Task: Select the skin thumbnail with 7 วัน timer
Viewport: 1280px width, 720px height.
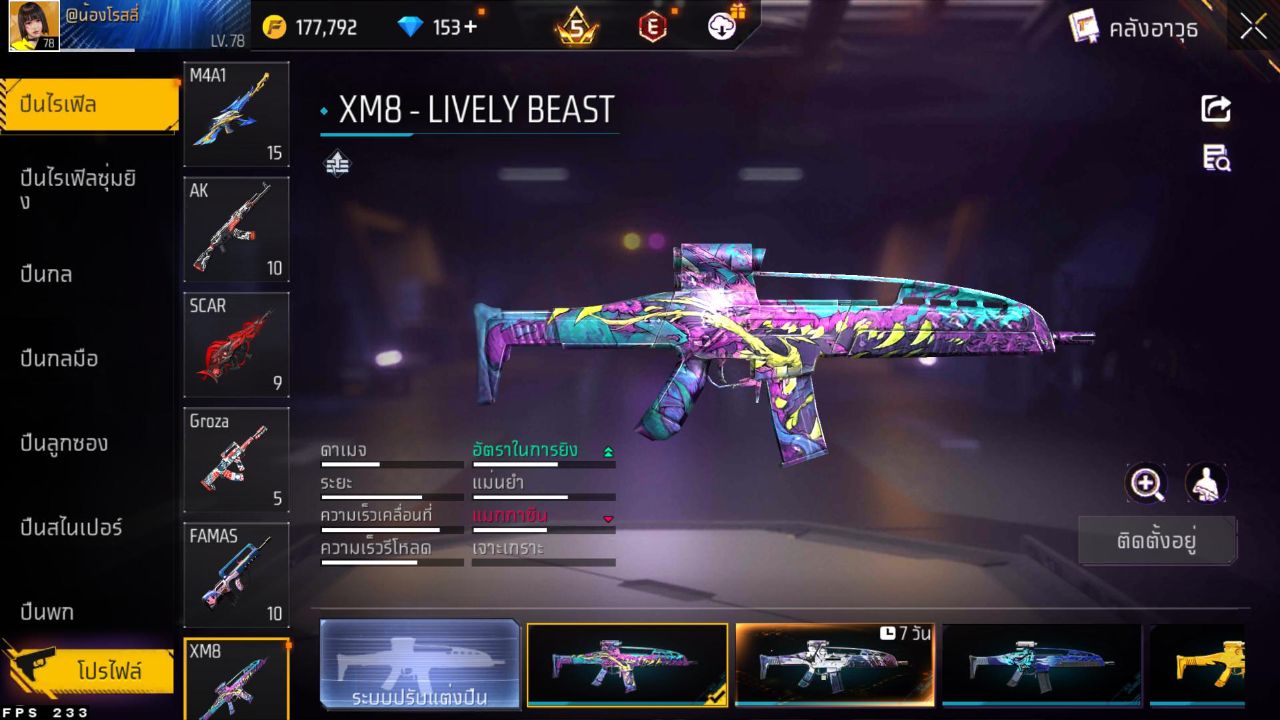Action: click(x=834, y=663)
